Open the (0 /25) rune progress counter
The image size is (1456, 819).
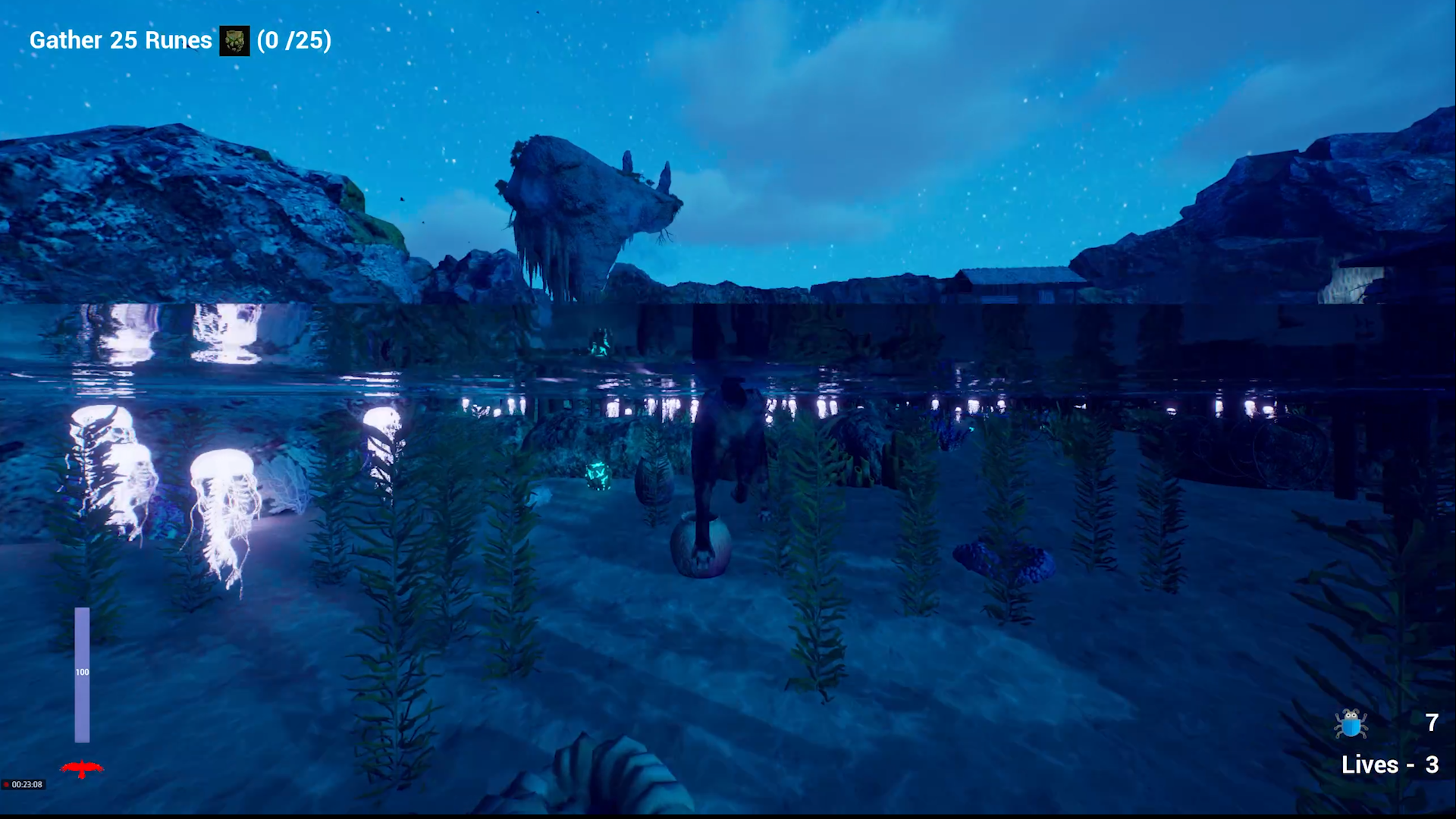click(293, 42)
